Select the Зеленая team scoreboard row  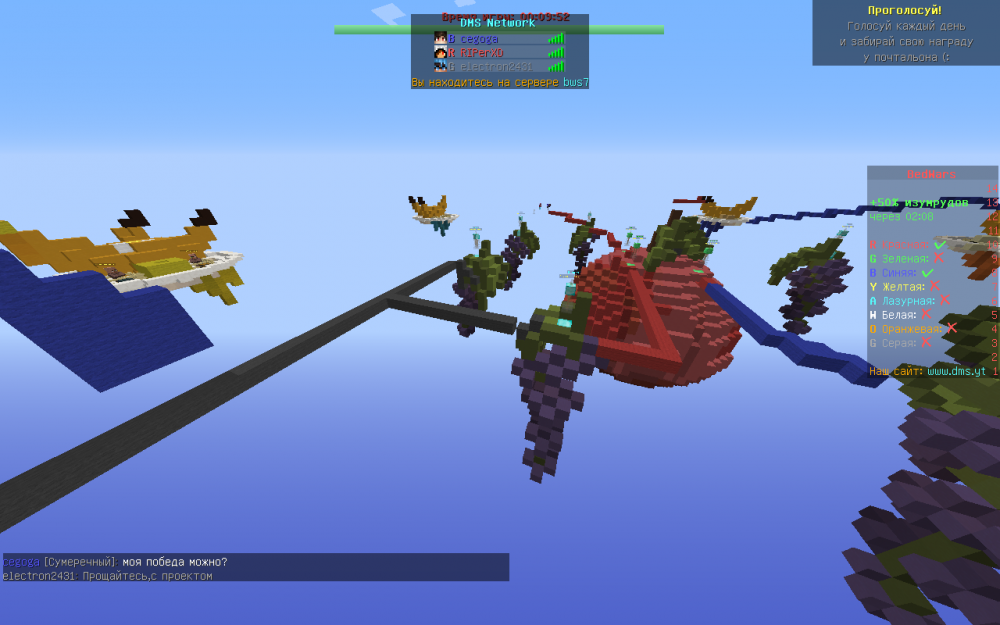pos(907,258)
